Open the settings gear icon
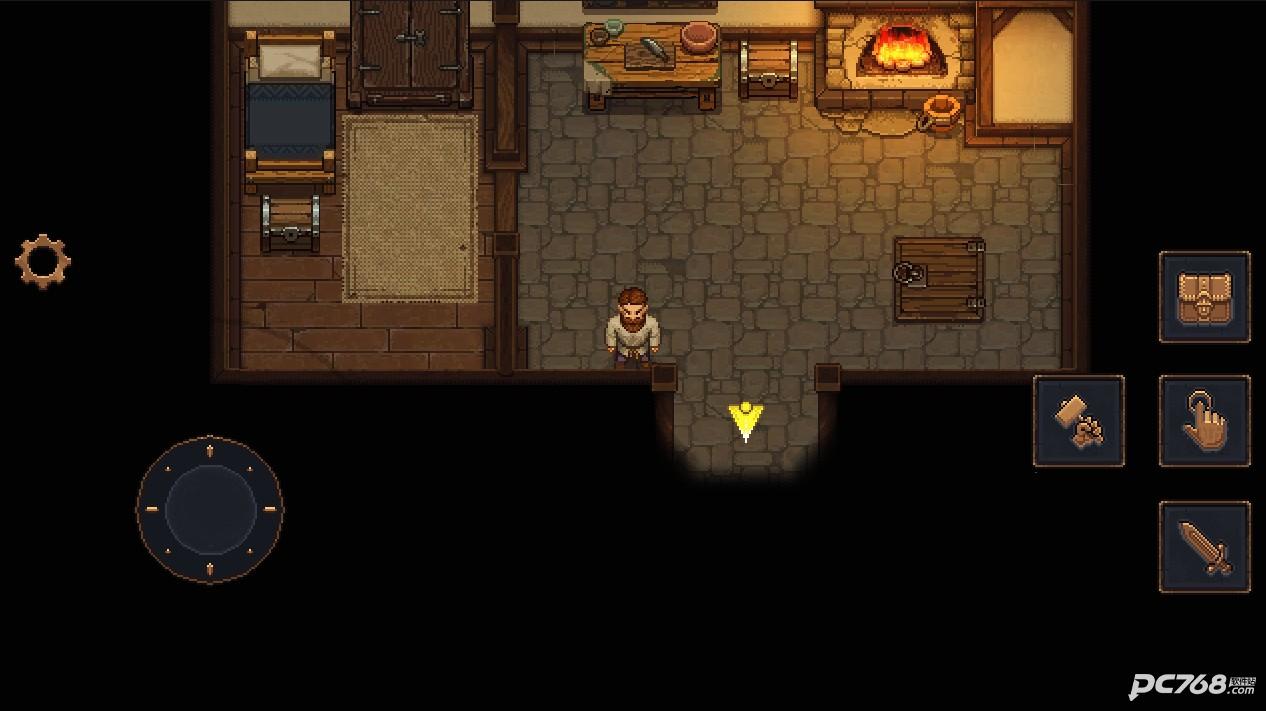This screenshot has height=711, width=1266. pos(43,262)
